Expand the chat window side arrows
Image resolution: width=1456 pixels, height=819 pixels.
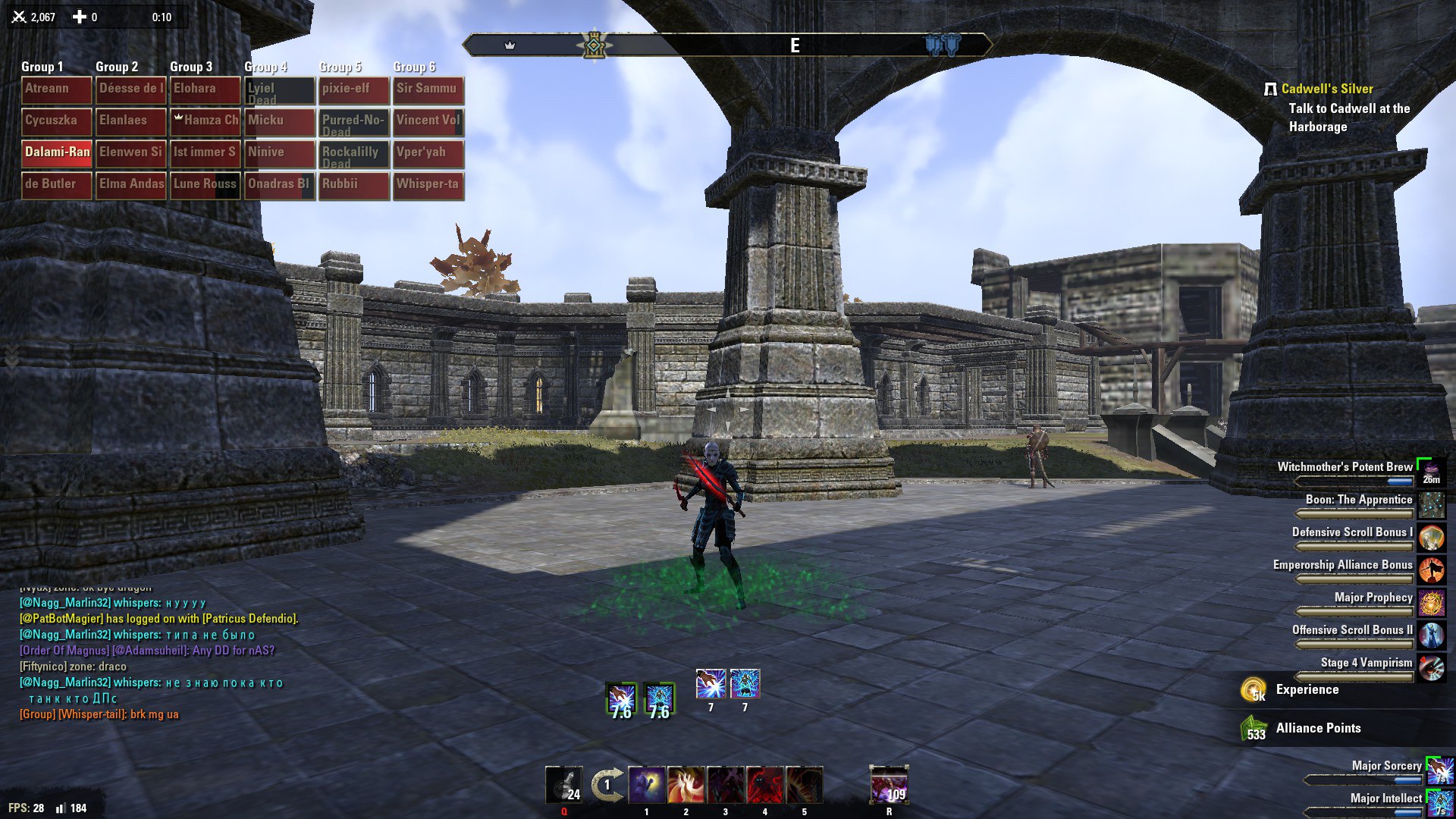(x=11, y=356)
